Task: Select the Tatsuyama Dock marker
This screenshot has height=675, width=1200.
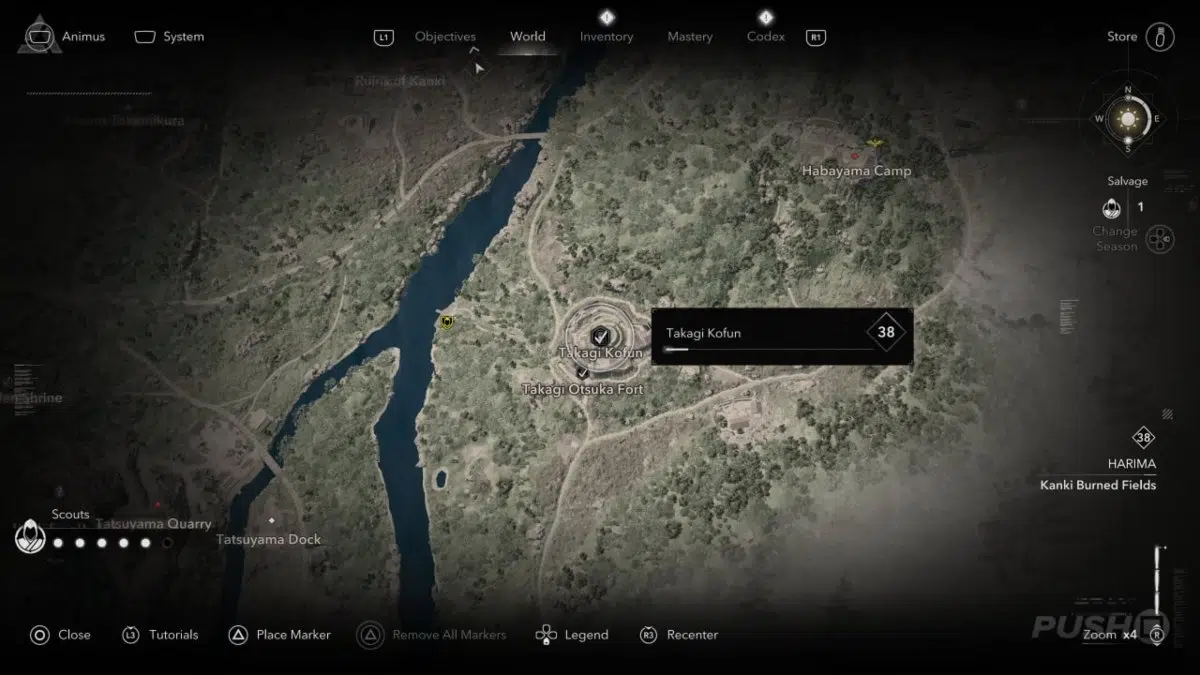Action: pyautogui.click(x=271, y=521)
